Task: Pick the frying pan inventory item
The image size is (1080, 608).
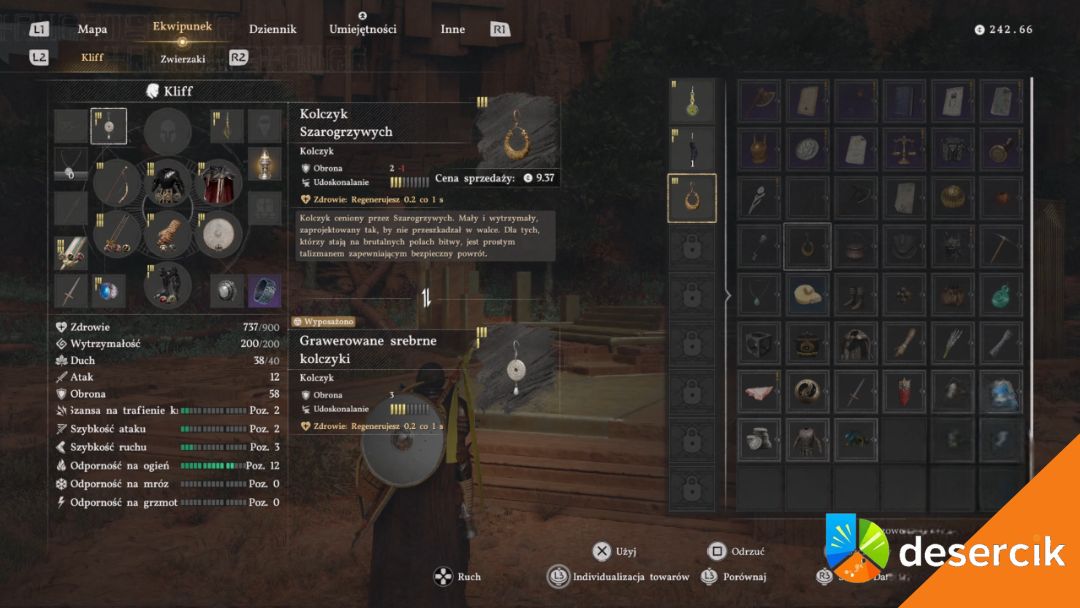Action: (1000, 149)
